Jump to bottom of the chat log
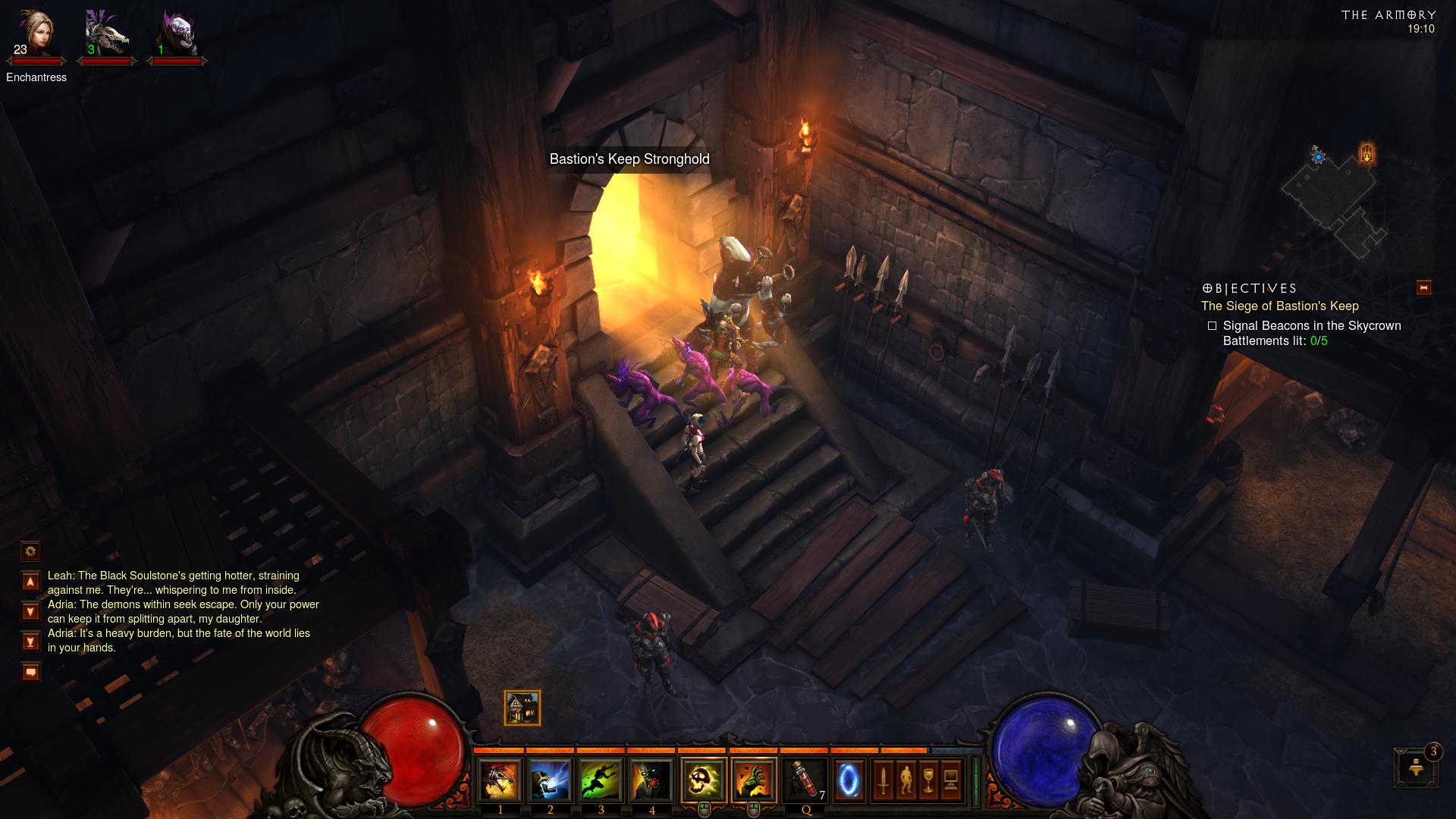 [30, 642]
